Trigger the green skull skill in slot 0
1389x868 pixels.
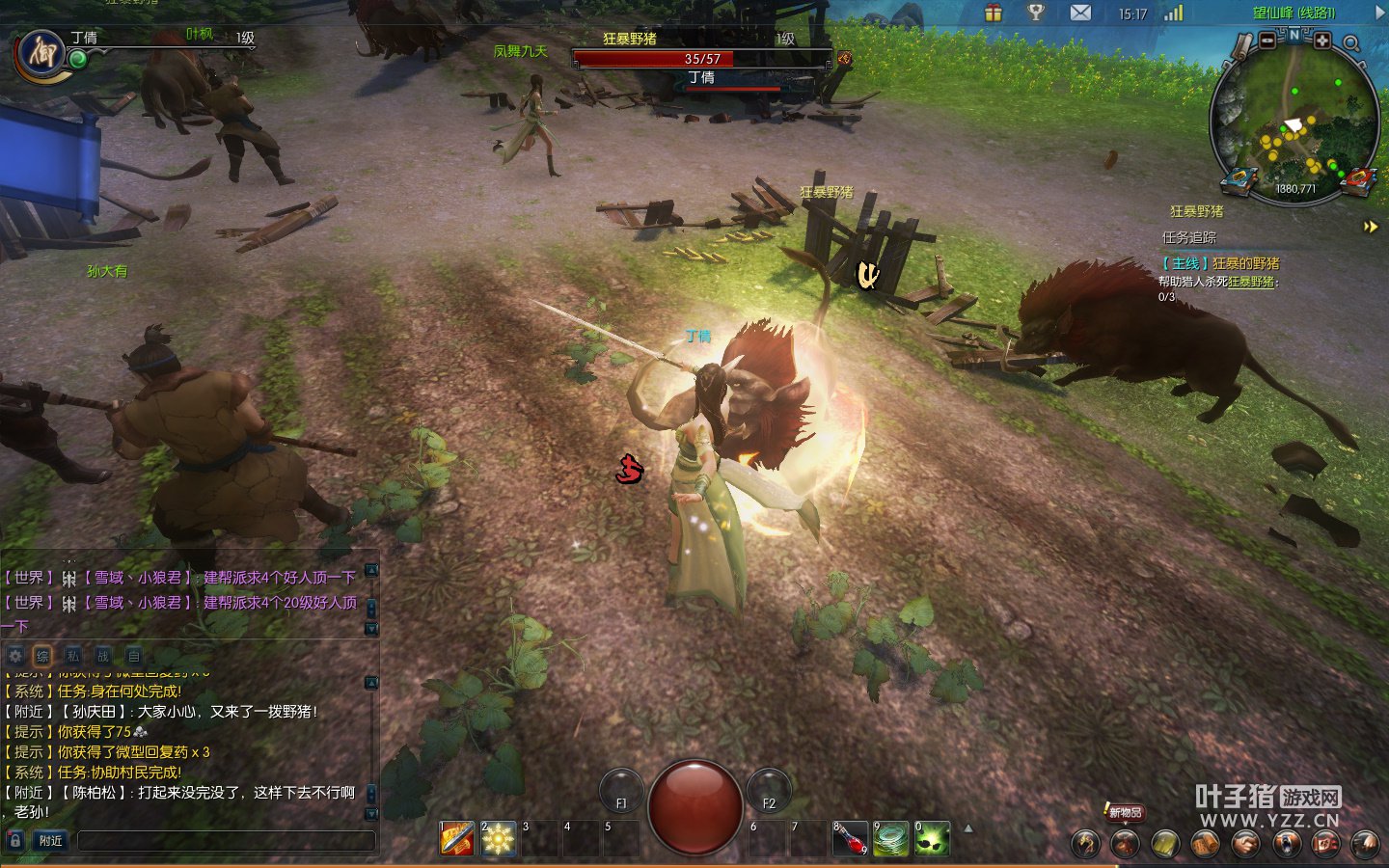click(x=932, y=839)
